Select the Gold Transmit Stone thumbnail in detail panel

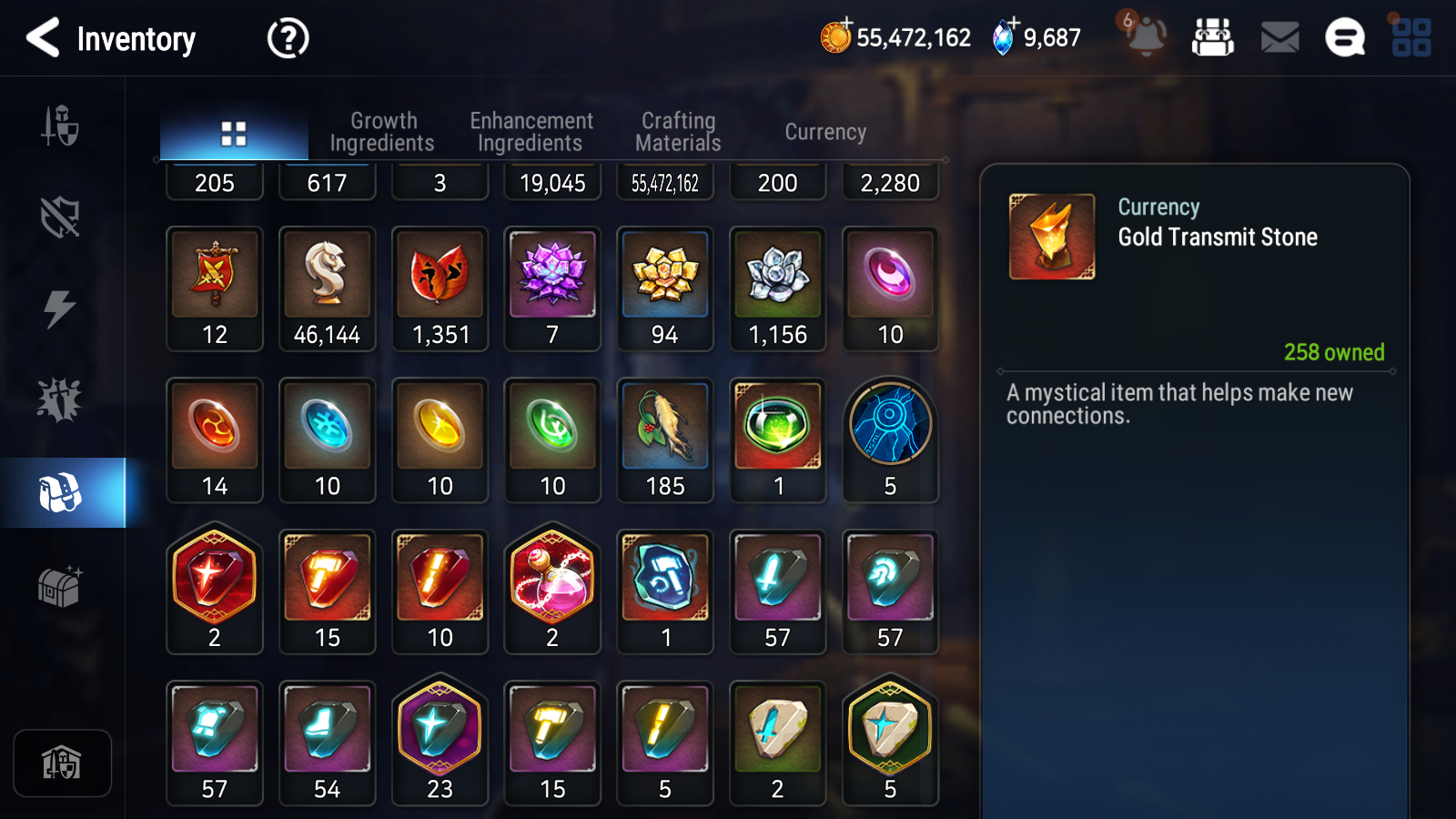(x=1052, y=235)
